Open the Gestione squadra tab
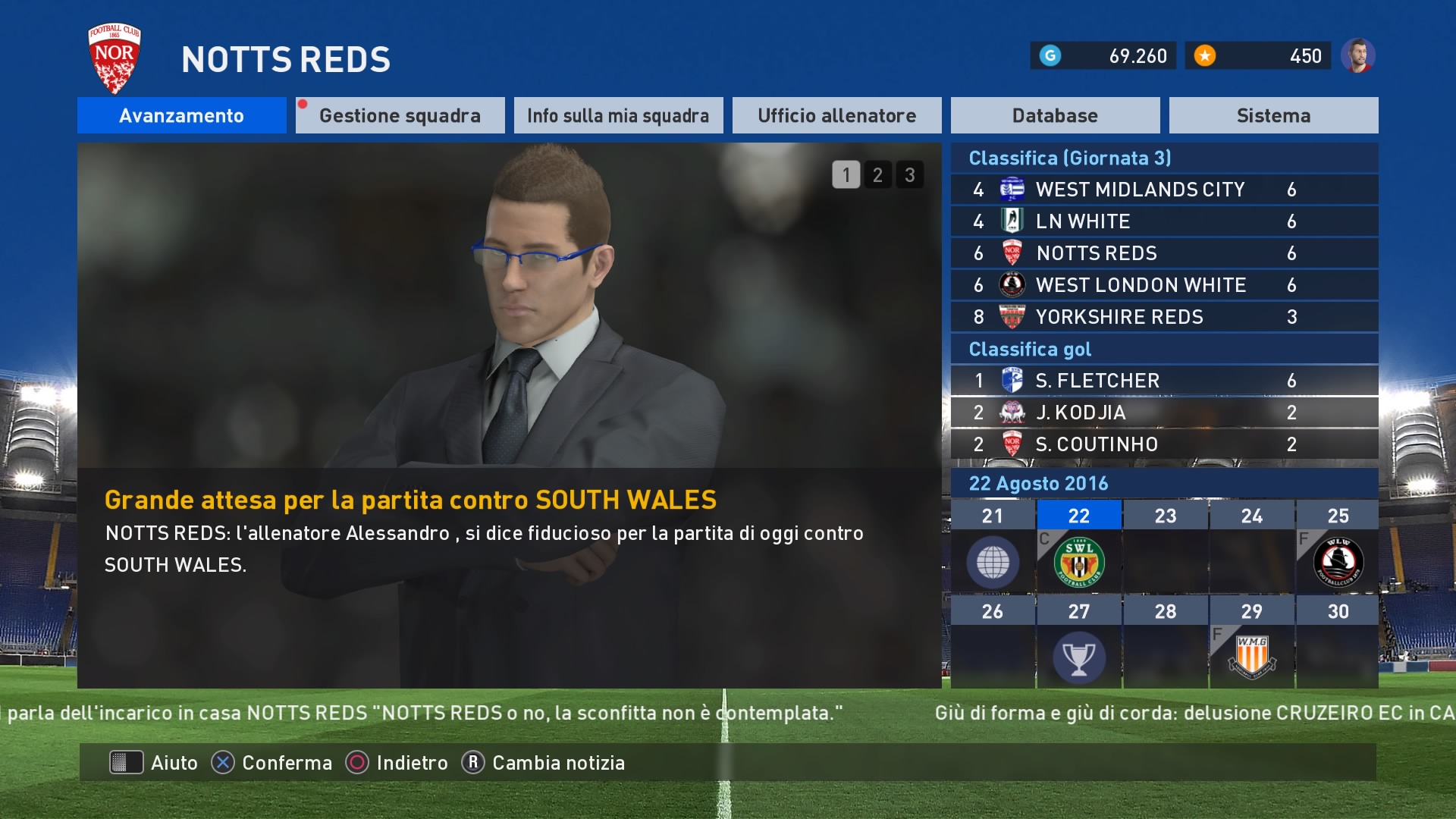Screen dimensions: 1456x819 click(x=400, y=115)
